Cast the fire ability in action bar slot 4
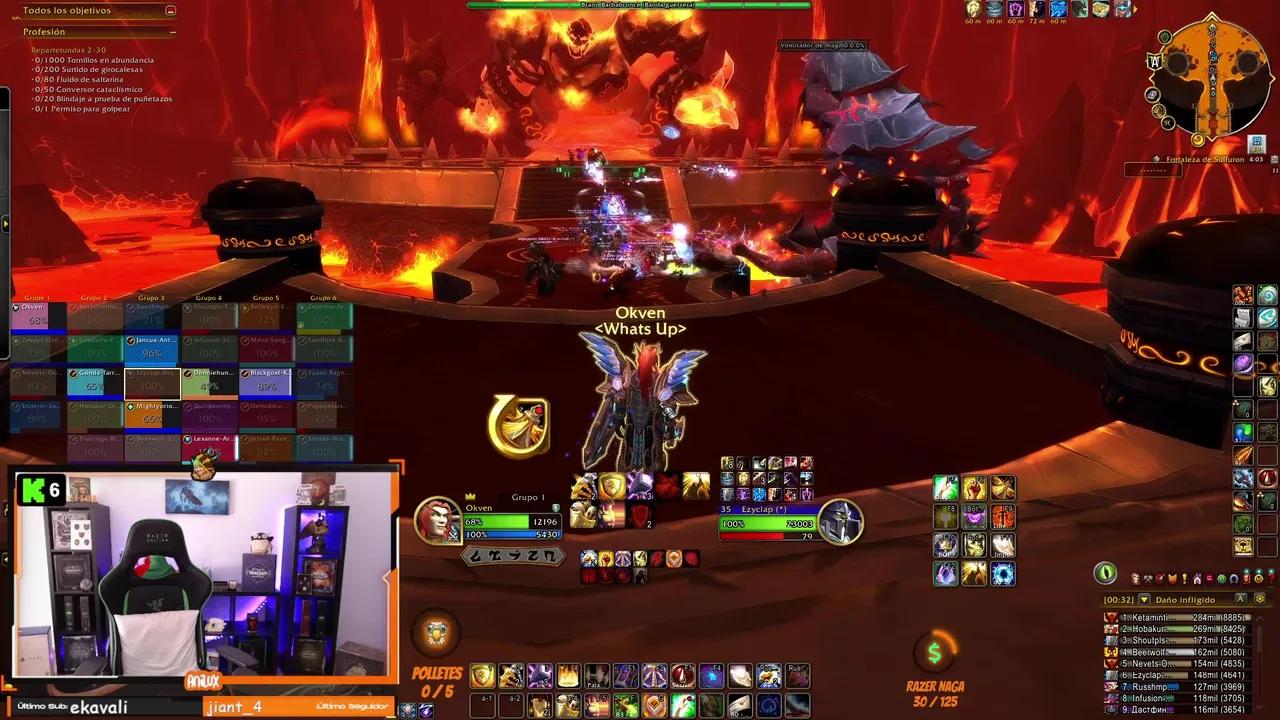Image resolution: width=1280 pixels, height=720 pixels. point(568,676)
